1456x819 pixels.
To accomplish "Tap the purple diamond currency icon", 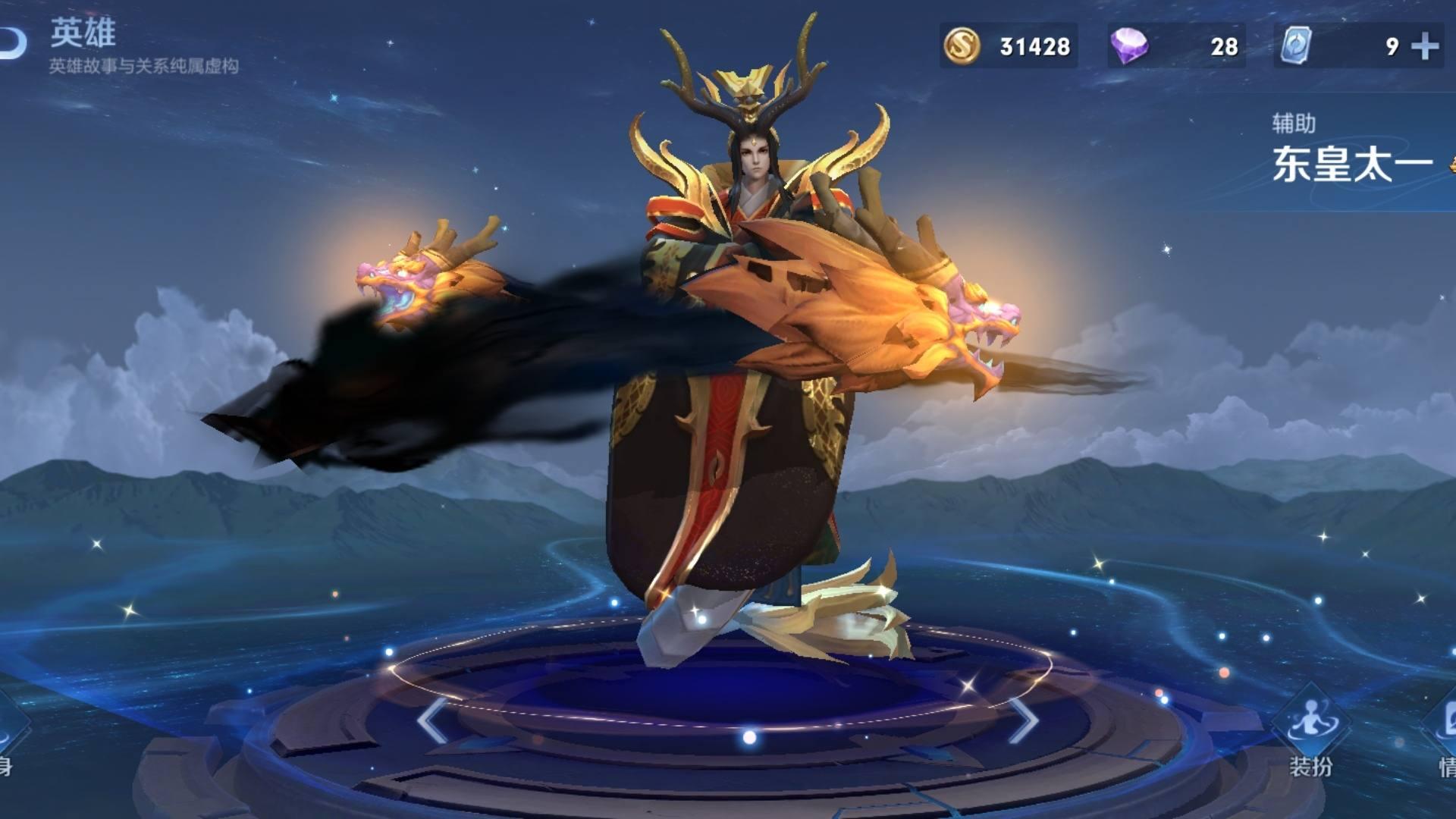I will [1128, 46].
